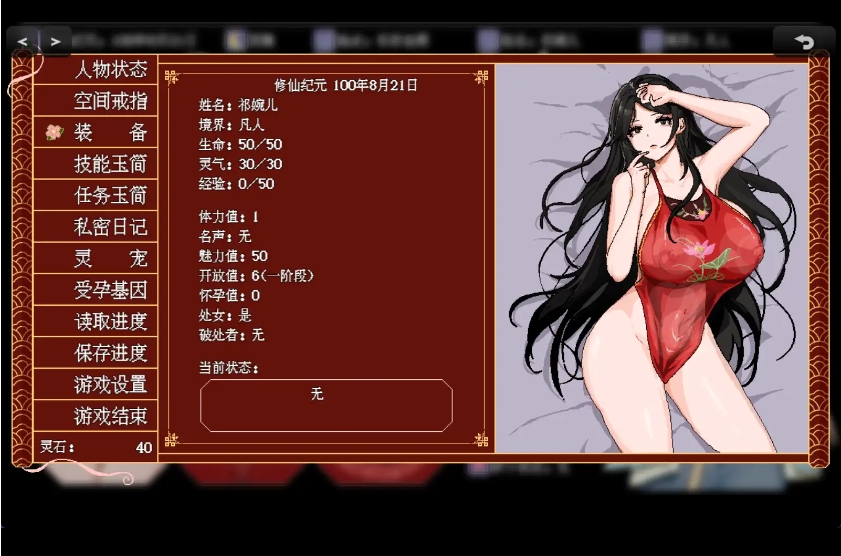
Task: Open the 灵宠 spirit pet menu
Action: click(x=110, y=259)
